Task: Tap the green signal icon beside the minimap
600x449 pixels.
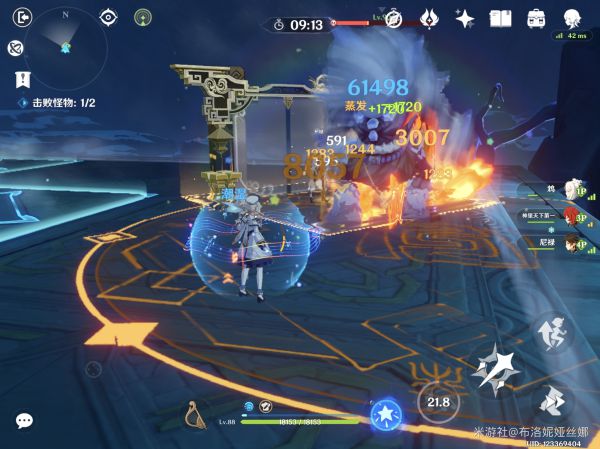Action: point(143,17)
